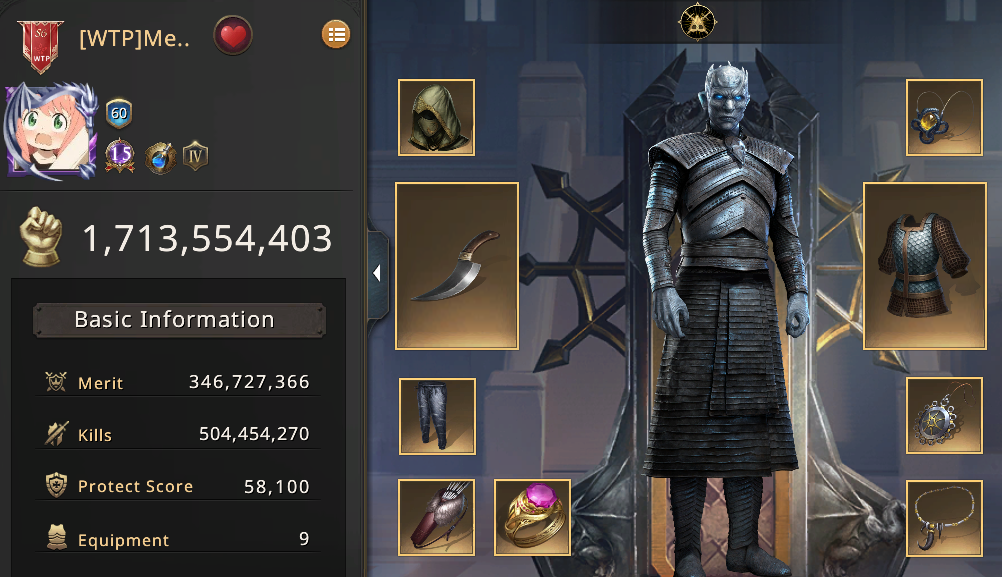Click the red heart favorite button
The width and height of the screenshot is (1002, 577).
tap(233, 36)
